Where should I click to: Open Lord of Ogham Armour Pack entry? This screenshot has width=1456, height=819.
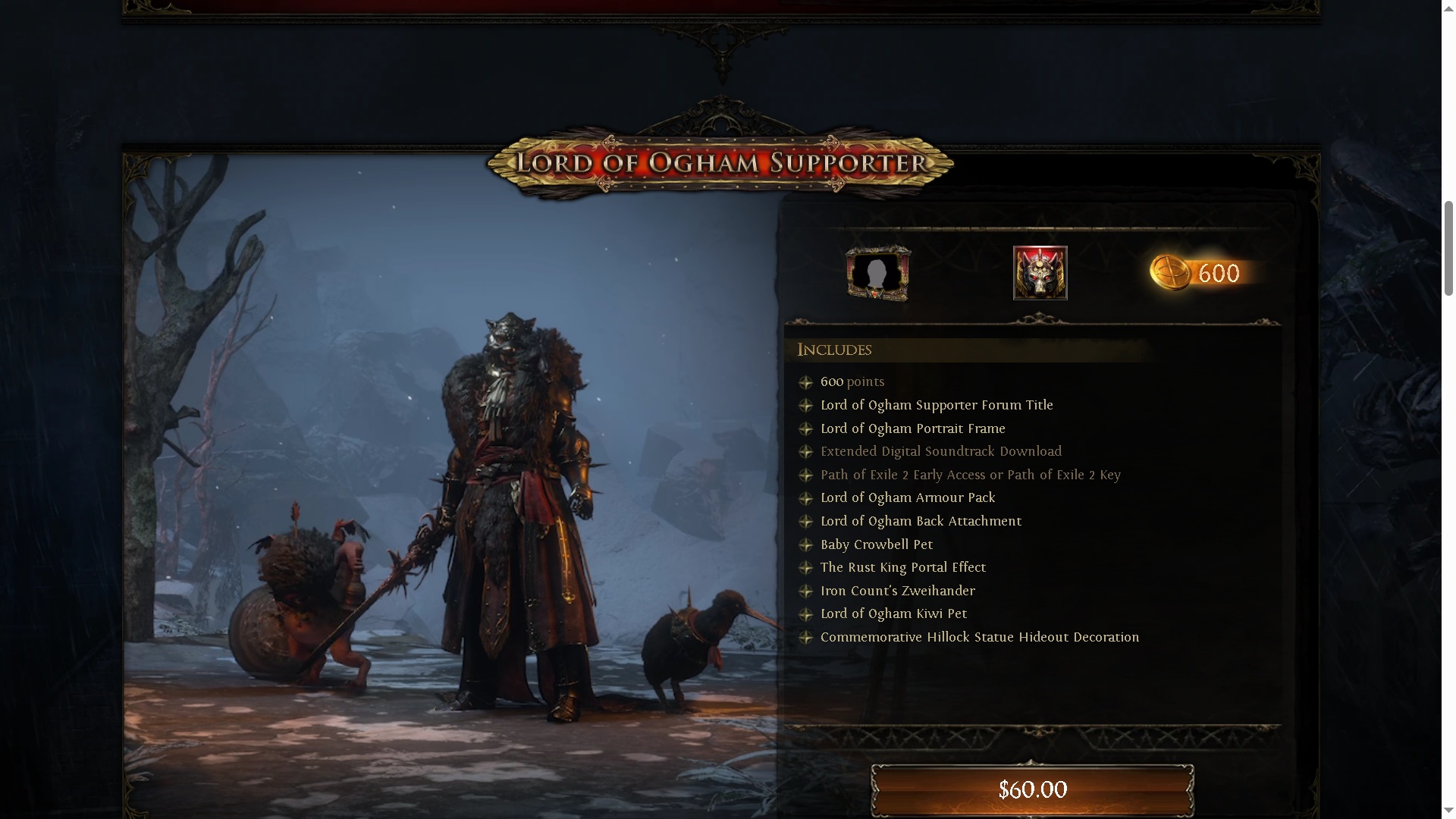(x=907, y=498)
